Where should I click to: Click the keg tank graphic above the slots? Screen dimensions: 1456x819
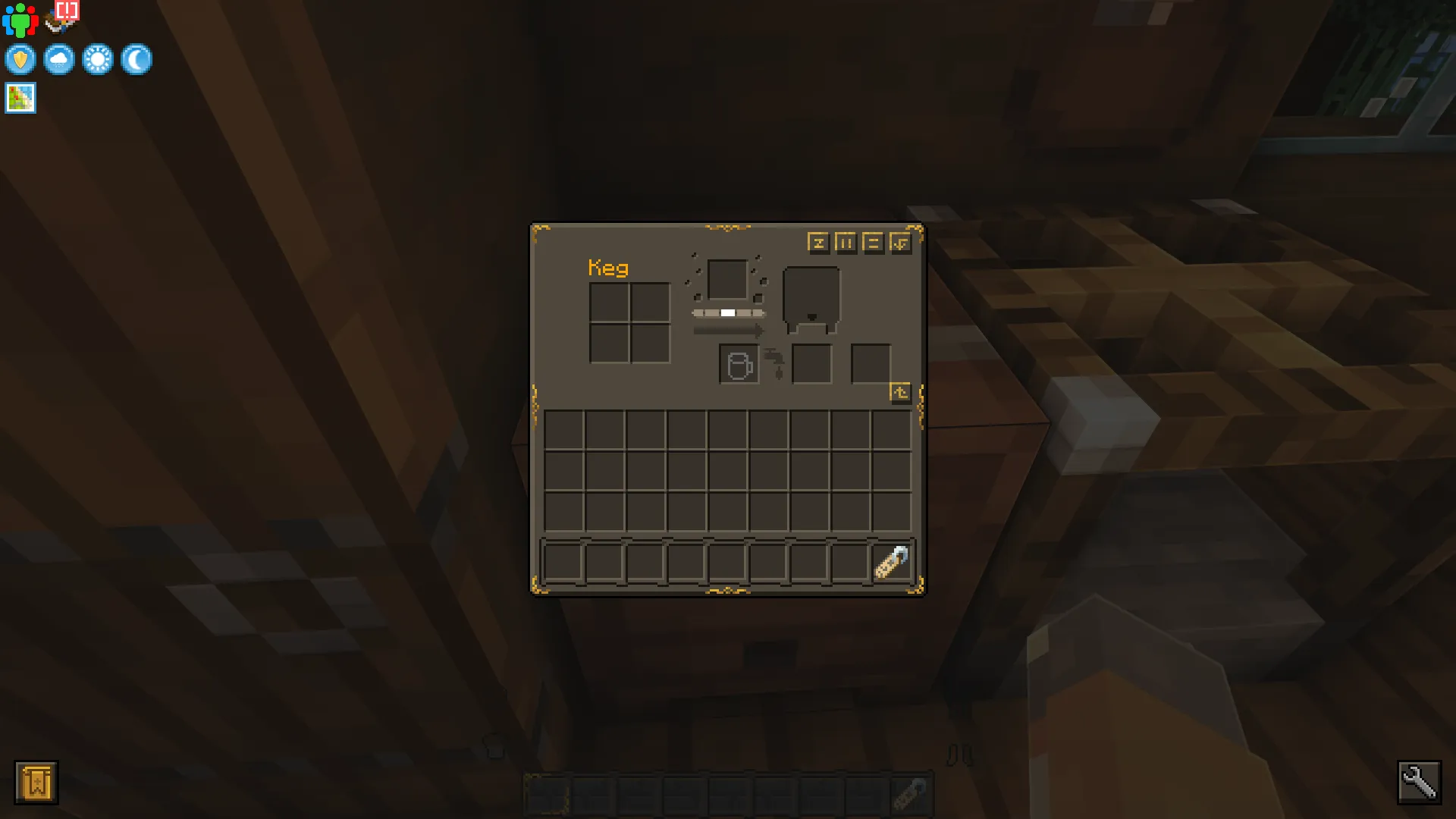(810, 296)
